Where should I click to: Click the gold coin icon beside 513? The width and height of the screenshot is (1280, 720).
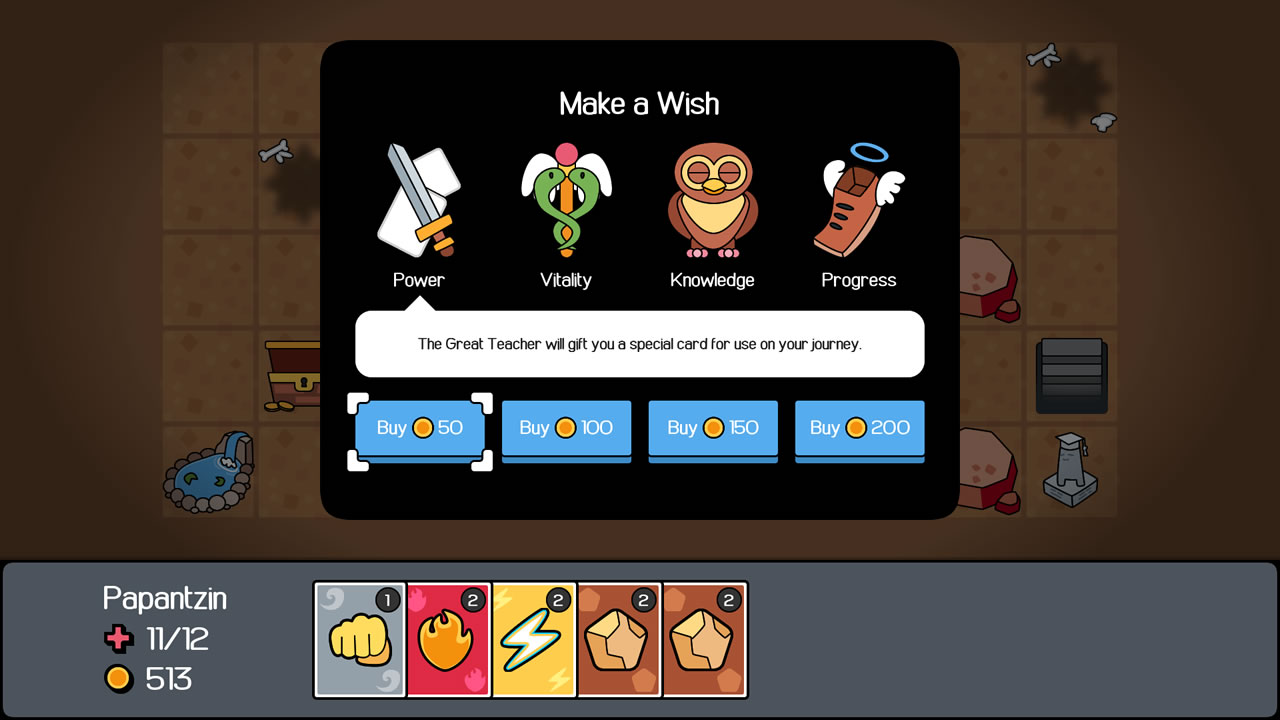pyautogui.click(x=119, y=679)
